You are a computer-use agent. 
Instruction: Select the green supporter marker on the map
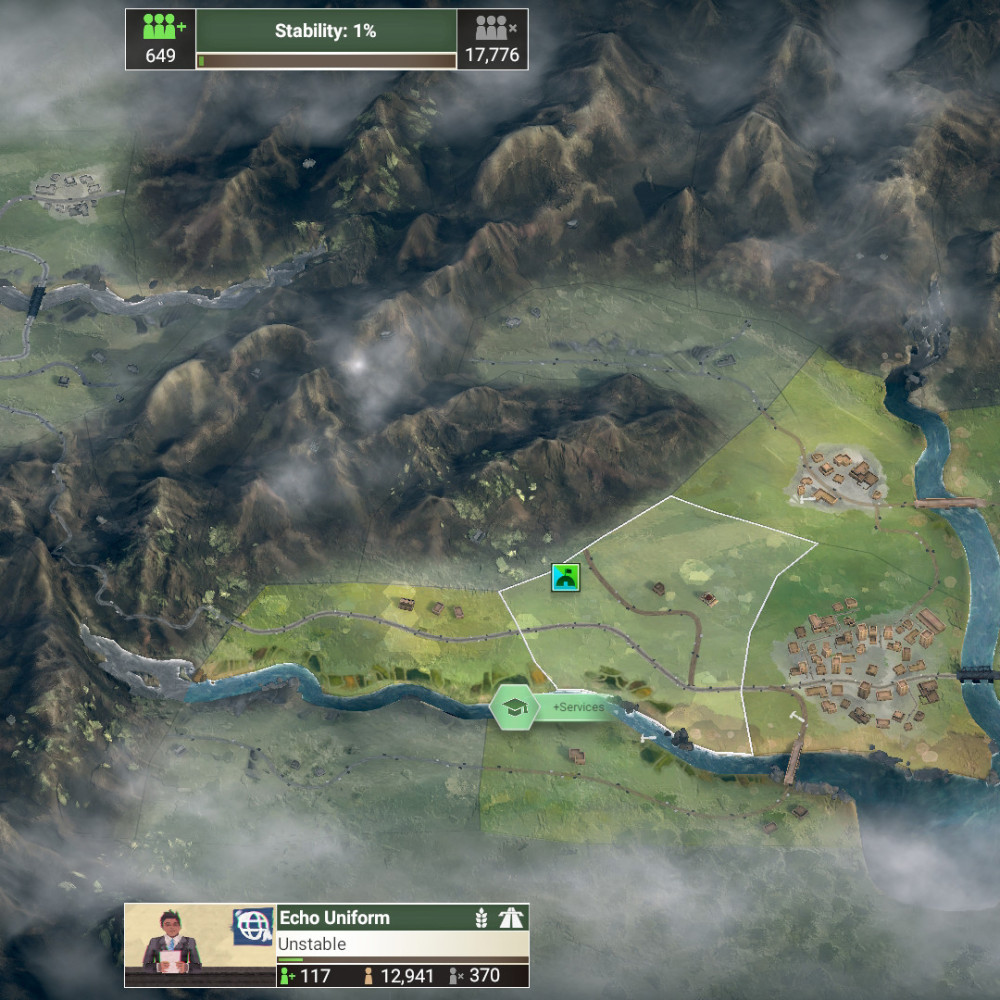(566, 577)
